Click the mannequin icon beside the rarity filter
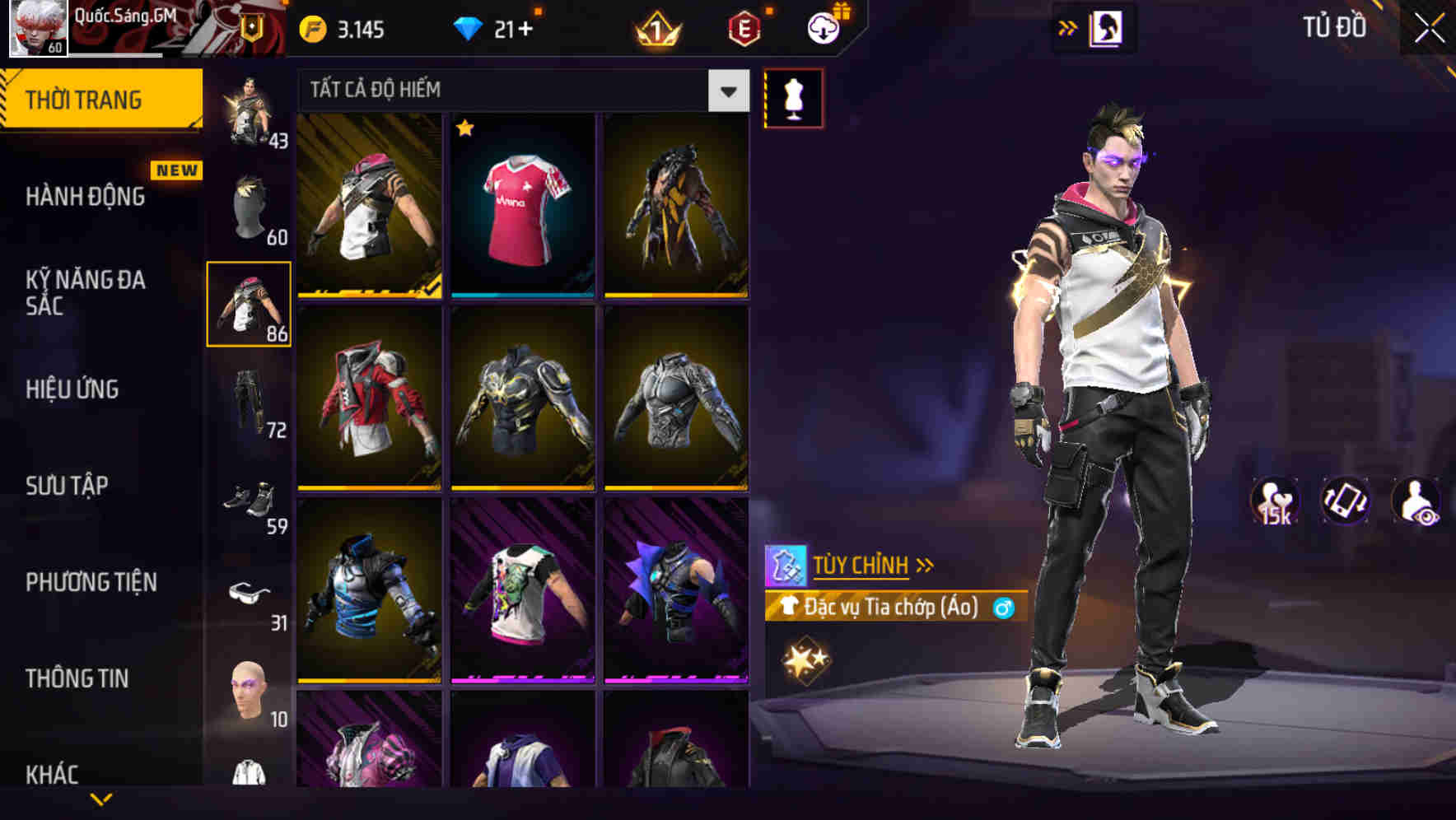This screenshot has height=820, width=1456. pos(793,97)
